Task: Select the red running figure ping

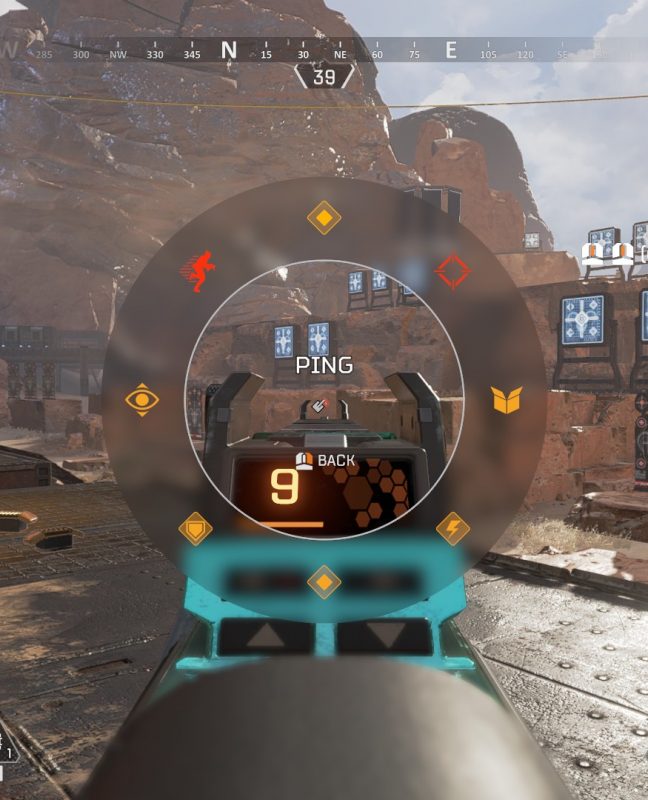Action: [x=197, y=271]
